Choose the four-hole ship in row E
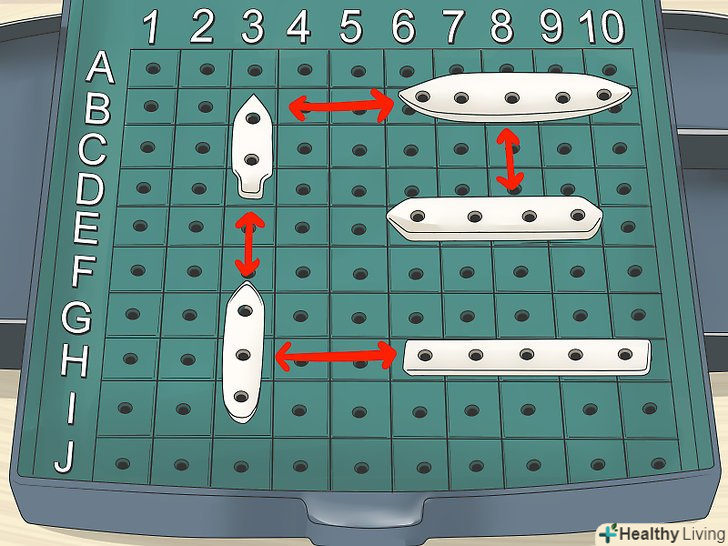The height and width of the screenshot is (546, 728). click(495, 216)
